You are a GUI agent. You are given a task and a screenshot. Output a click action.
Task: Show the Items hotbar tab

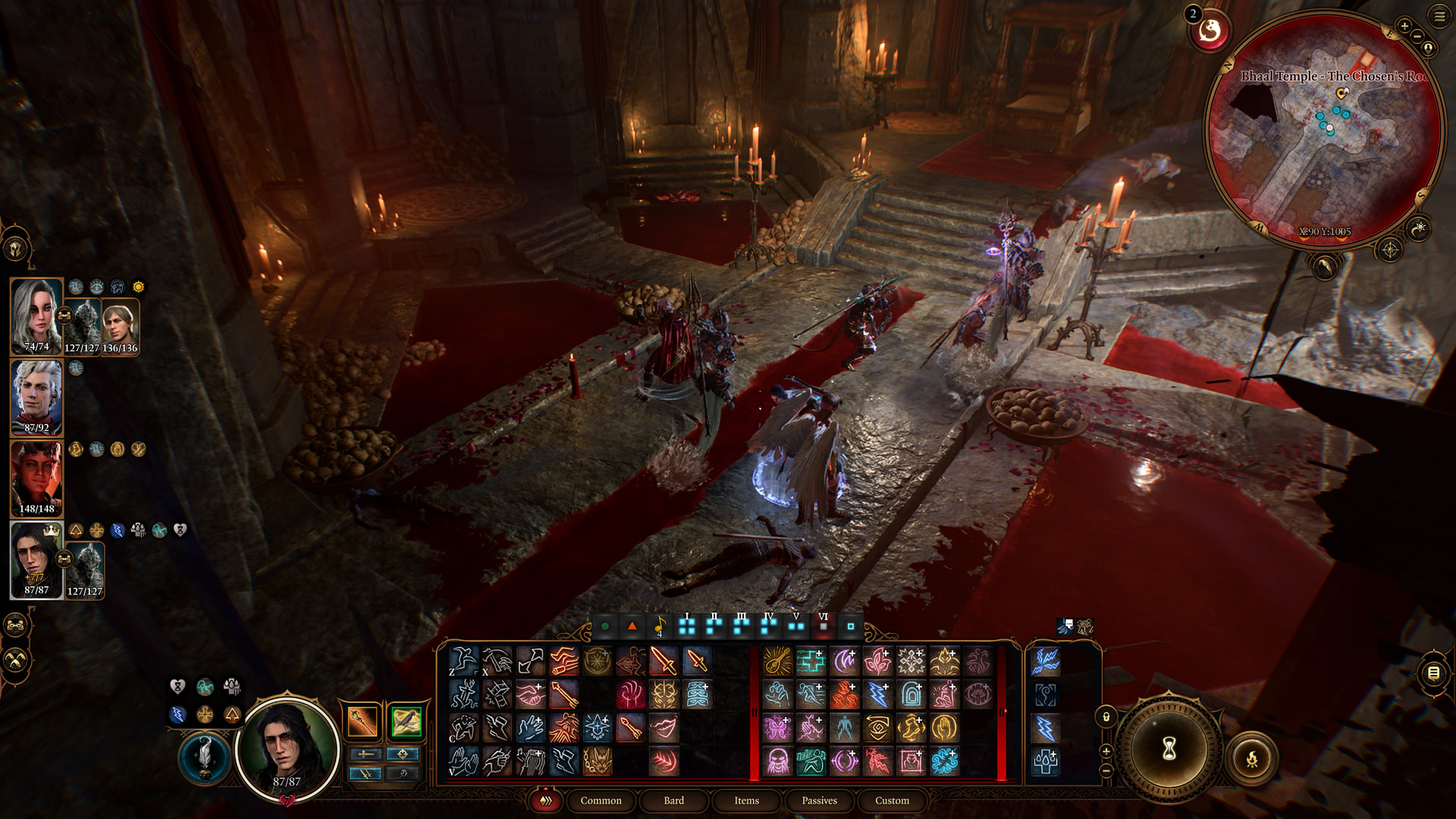(x=746, y=800)
